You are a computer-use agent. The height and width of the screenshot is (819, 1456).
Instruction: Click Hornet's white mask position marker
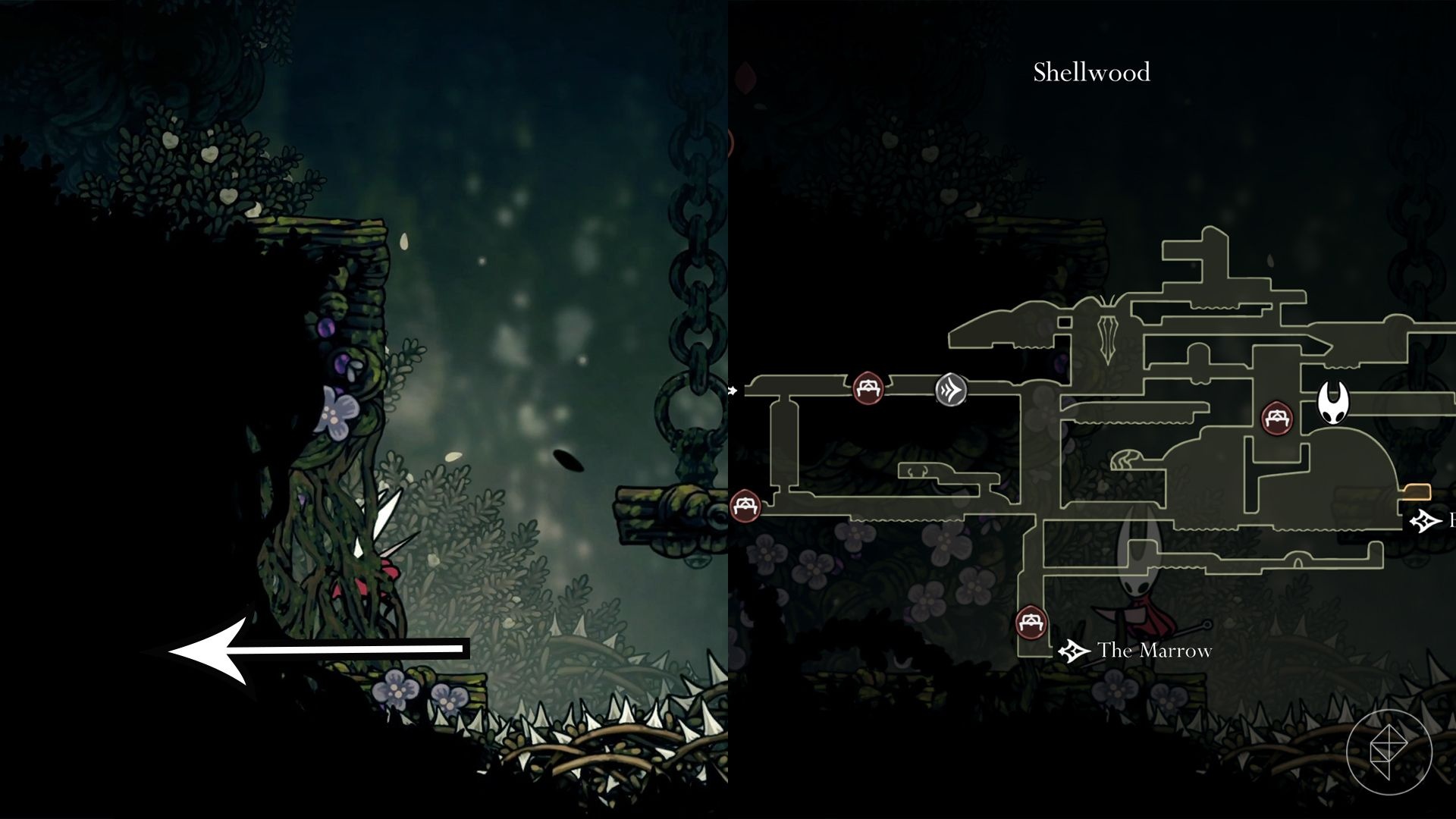1333,403
